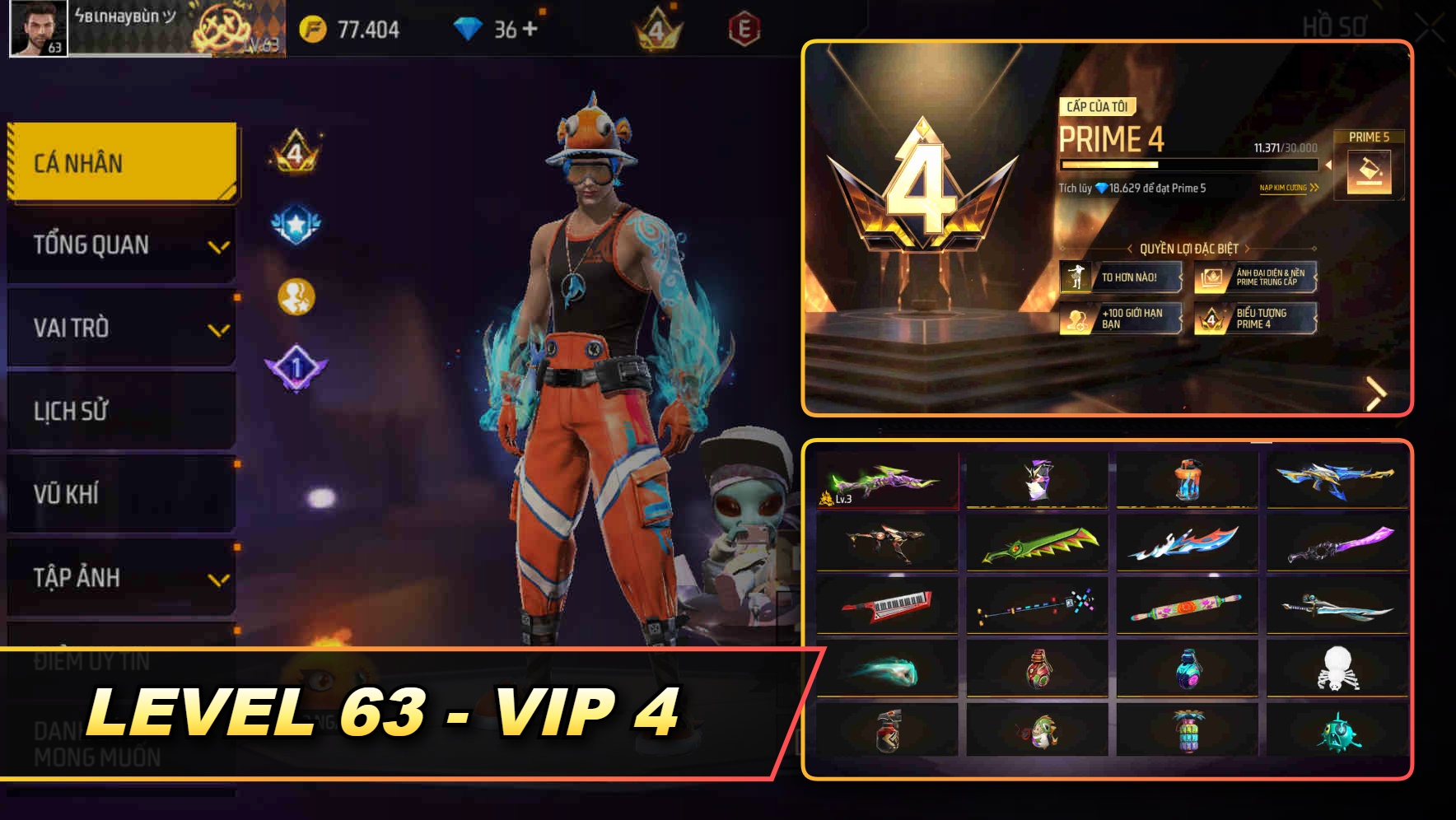
Task: Expand the TỔNG QUAN section chevron
Action: [219, 246]
